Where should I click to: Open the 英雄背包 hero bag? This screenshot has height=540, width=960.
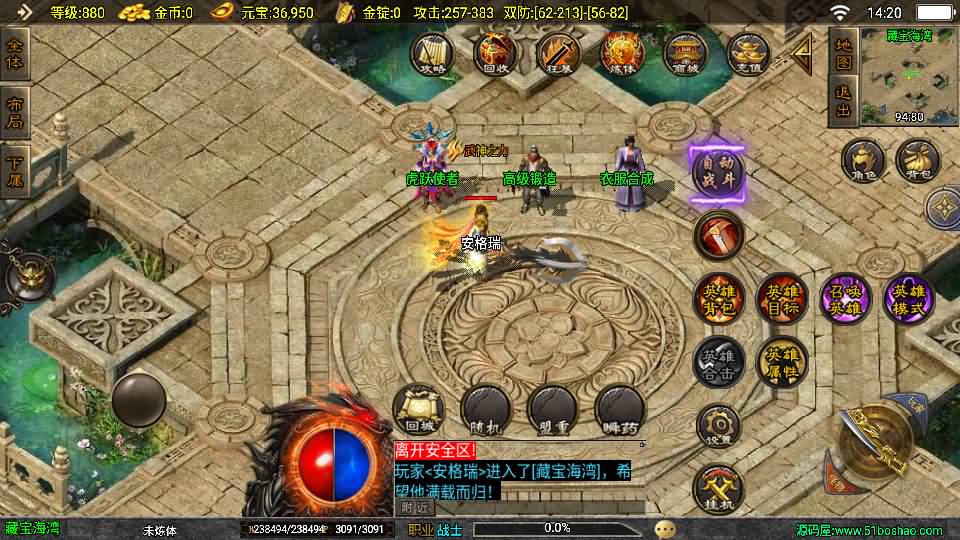(x=718, y=299)
